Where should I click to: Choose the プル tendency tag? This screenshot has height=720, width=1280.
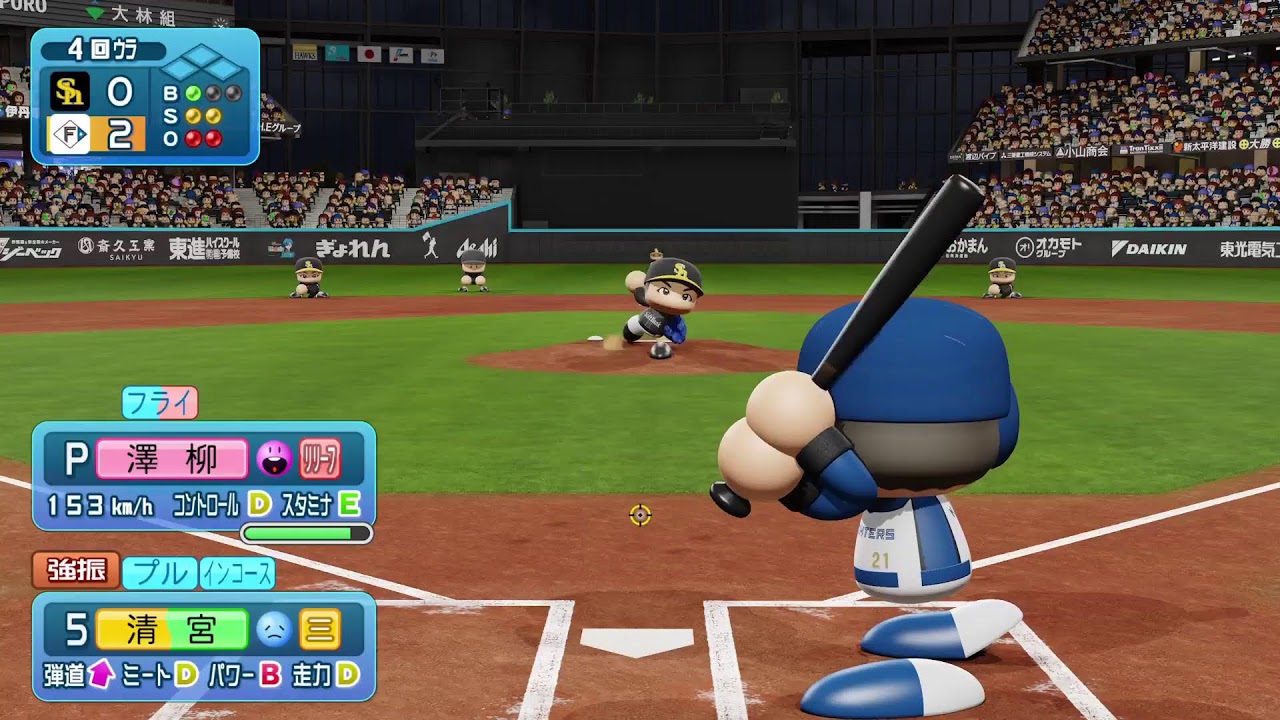(x=159, y=573)
